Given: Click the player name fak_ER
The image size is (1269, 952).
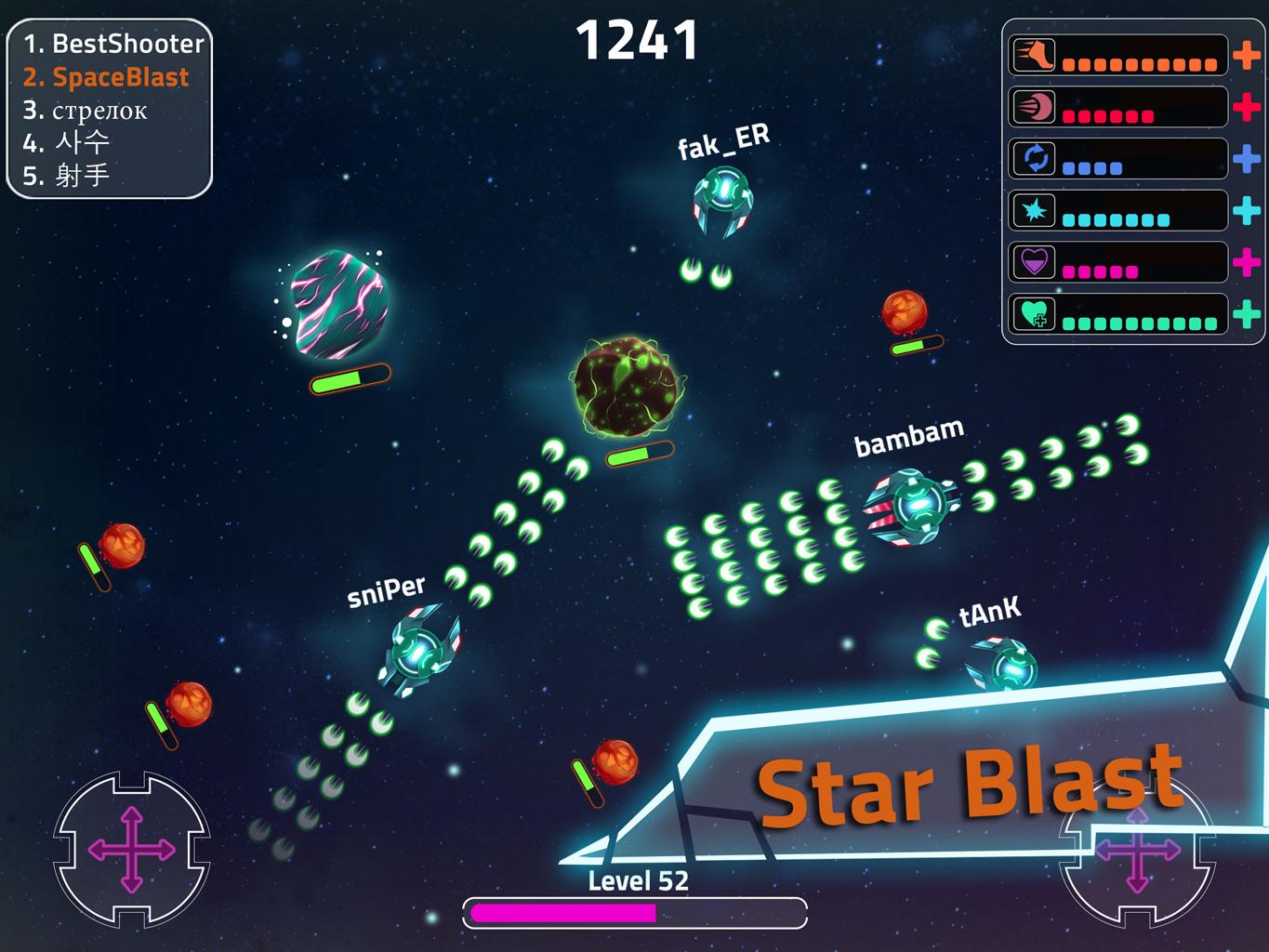Looking at the screenshot, I should point(724,139).
